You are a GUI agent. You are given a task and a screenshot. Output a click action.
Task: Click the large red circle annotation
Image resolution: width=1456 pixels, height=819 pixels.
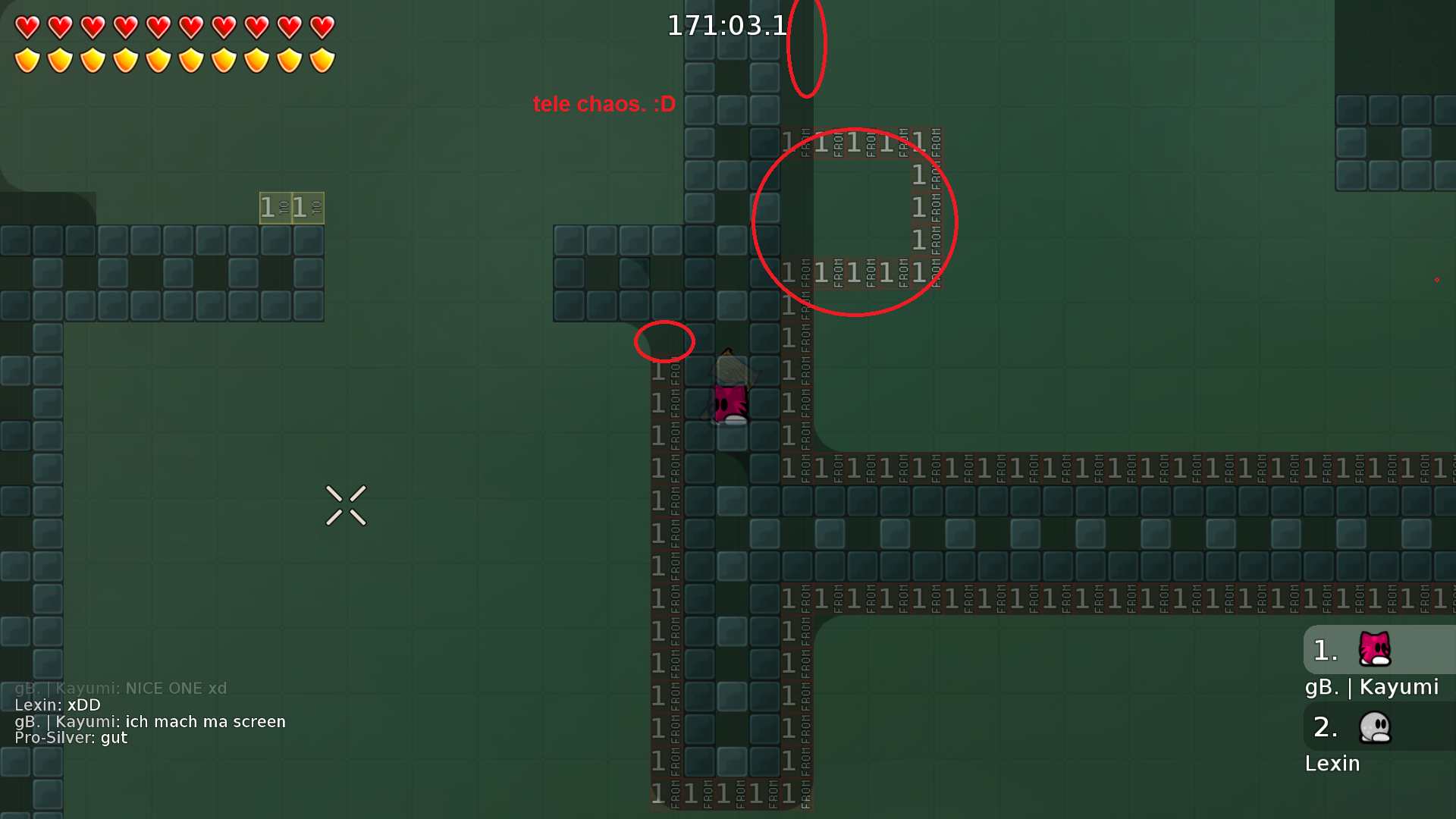[855, 221]
